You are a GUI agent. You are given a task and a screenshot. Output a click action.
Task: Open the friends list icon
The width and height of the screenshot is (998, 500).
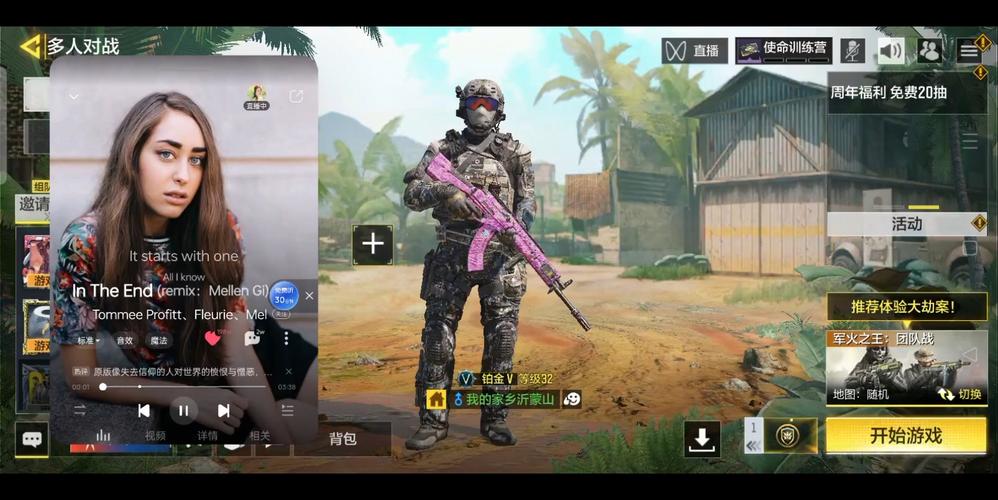[x=930, y=50]
